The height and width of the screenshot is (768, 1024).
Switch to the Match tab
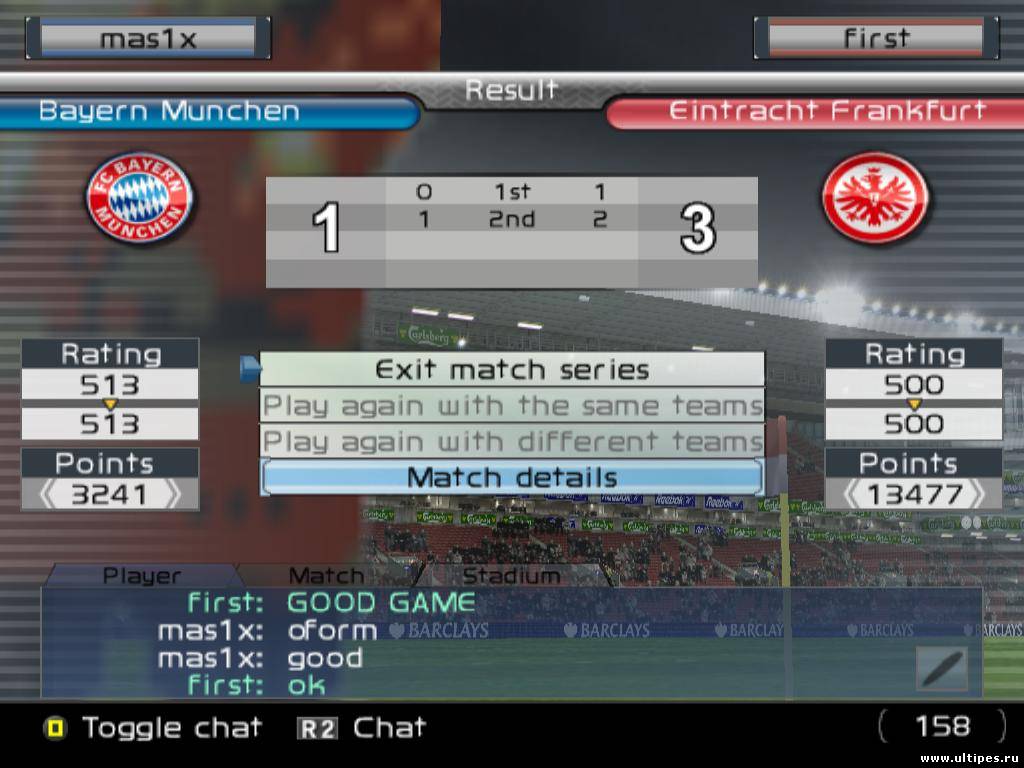point(326,576)
